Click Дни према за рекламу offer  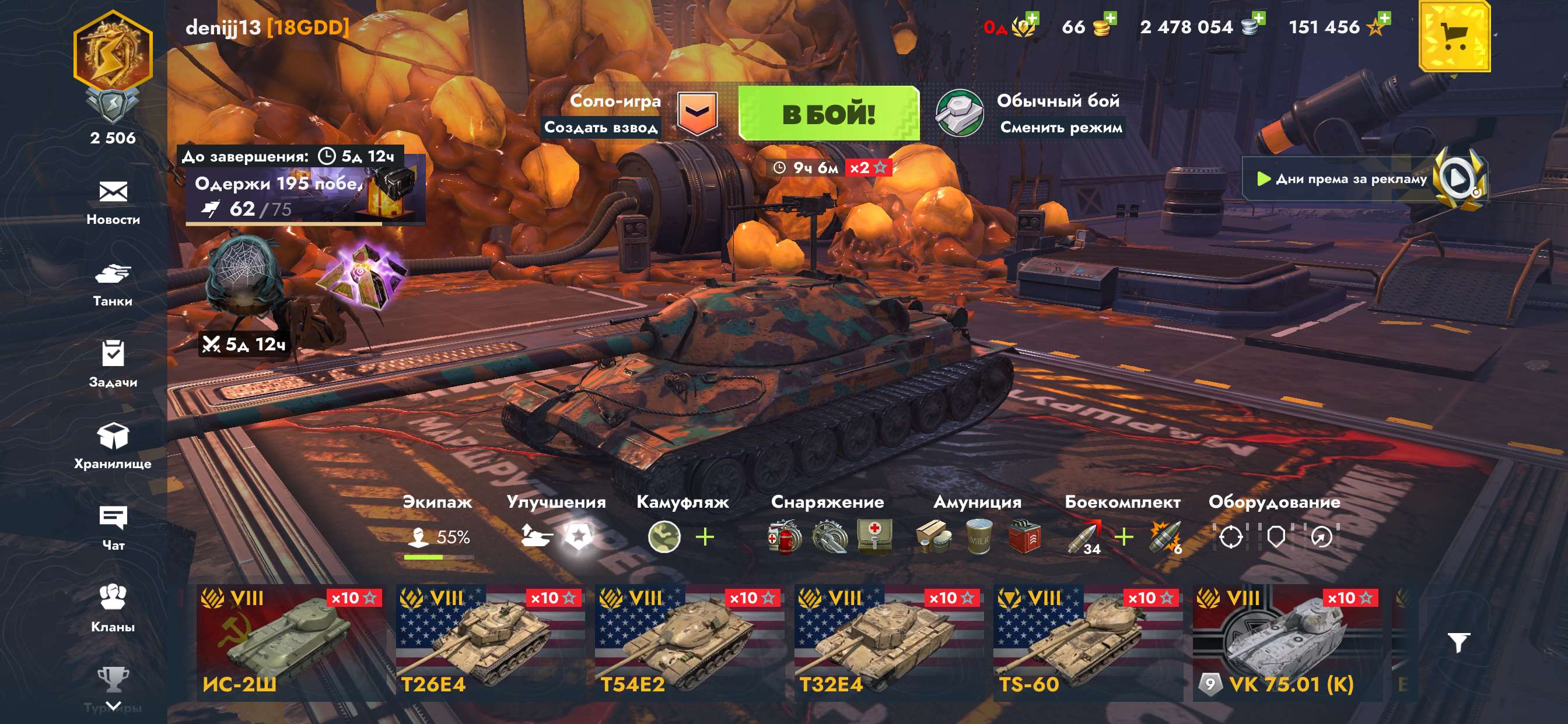click(1371, 180)
